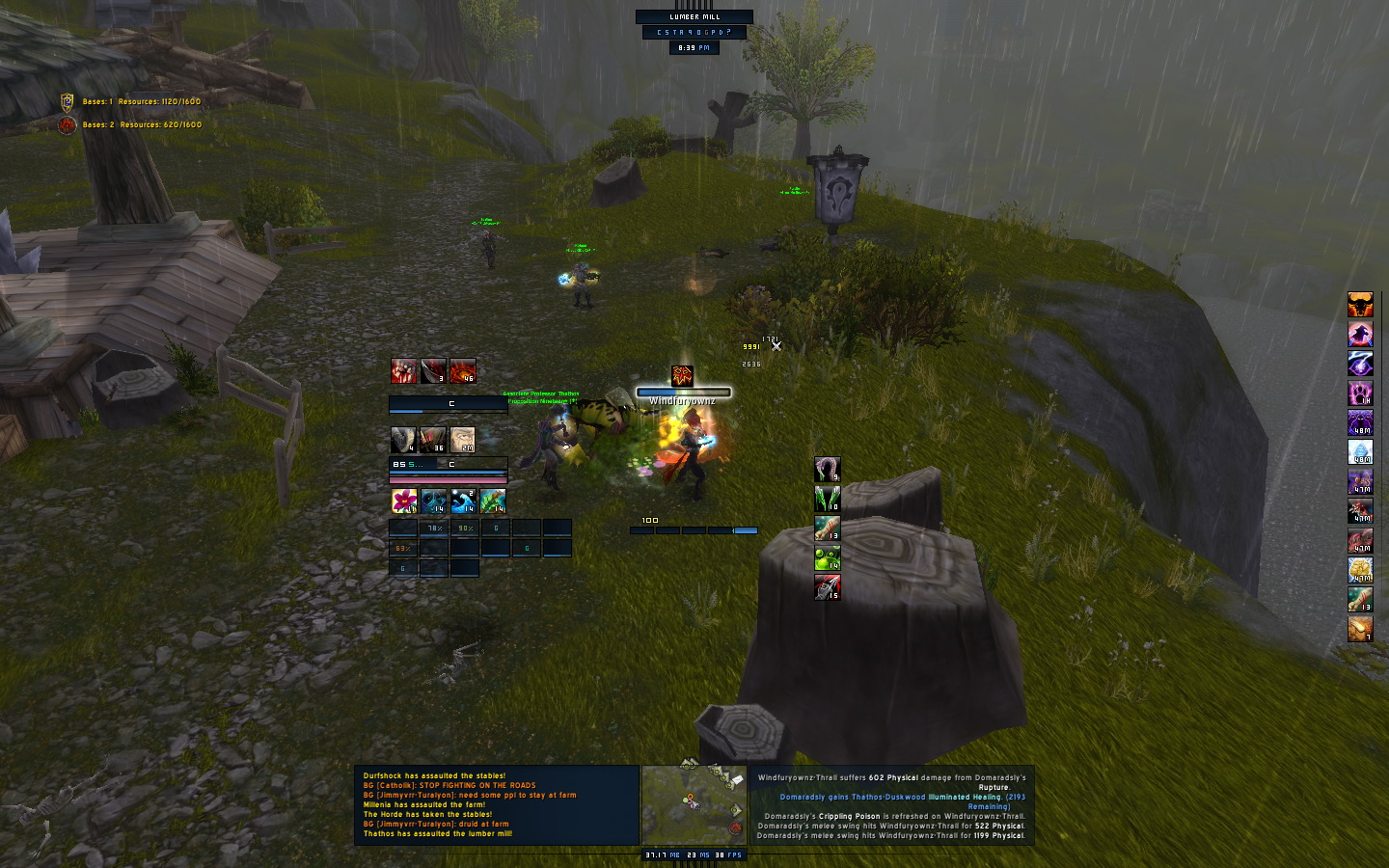Select the red clenched fist icon
The height and width of the screenshot is (868, 1389).
404,370
